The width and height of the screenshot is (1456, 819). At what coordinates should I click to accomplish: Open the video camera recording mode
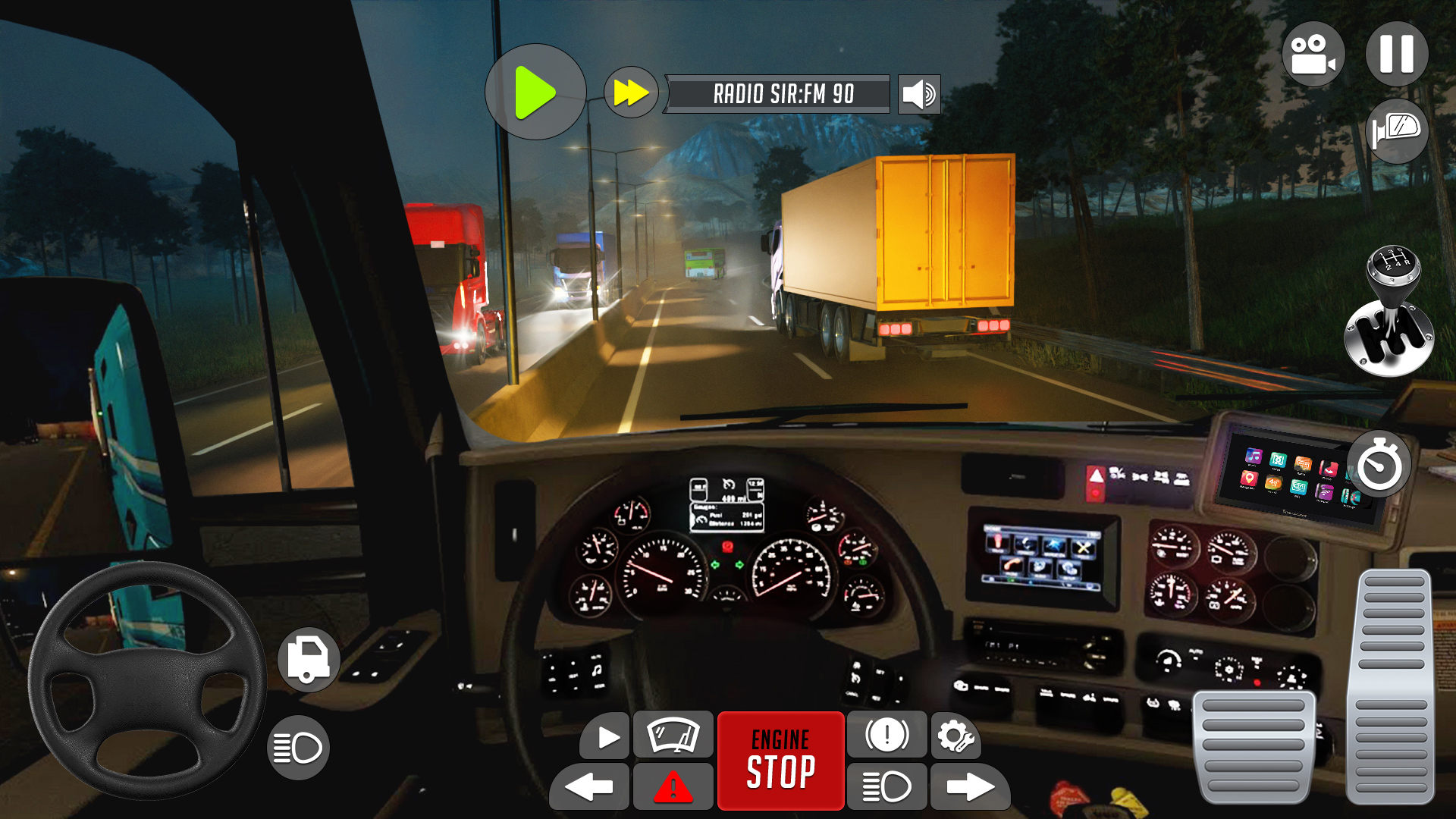pyautogui.click(x=1316, y=53)
